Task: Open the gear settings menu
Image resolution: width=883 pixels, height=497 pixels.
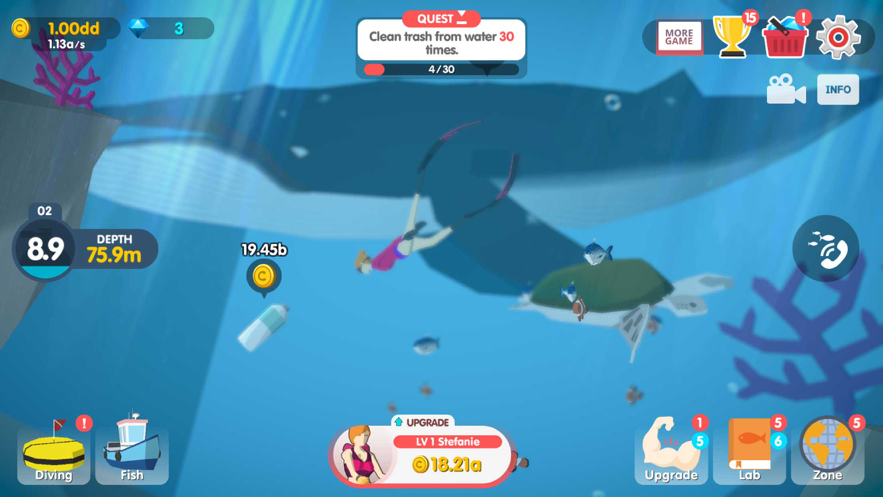Action: pos(838,37)
